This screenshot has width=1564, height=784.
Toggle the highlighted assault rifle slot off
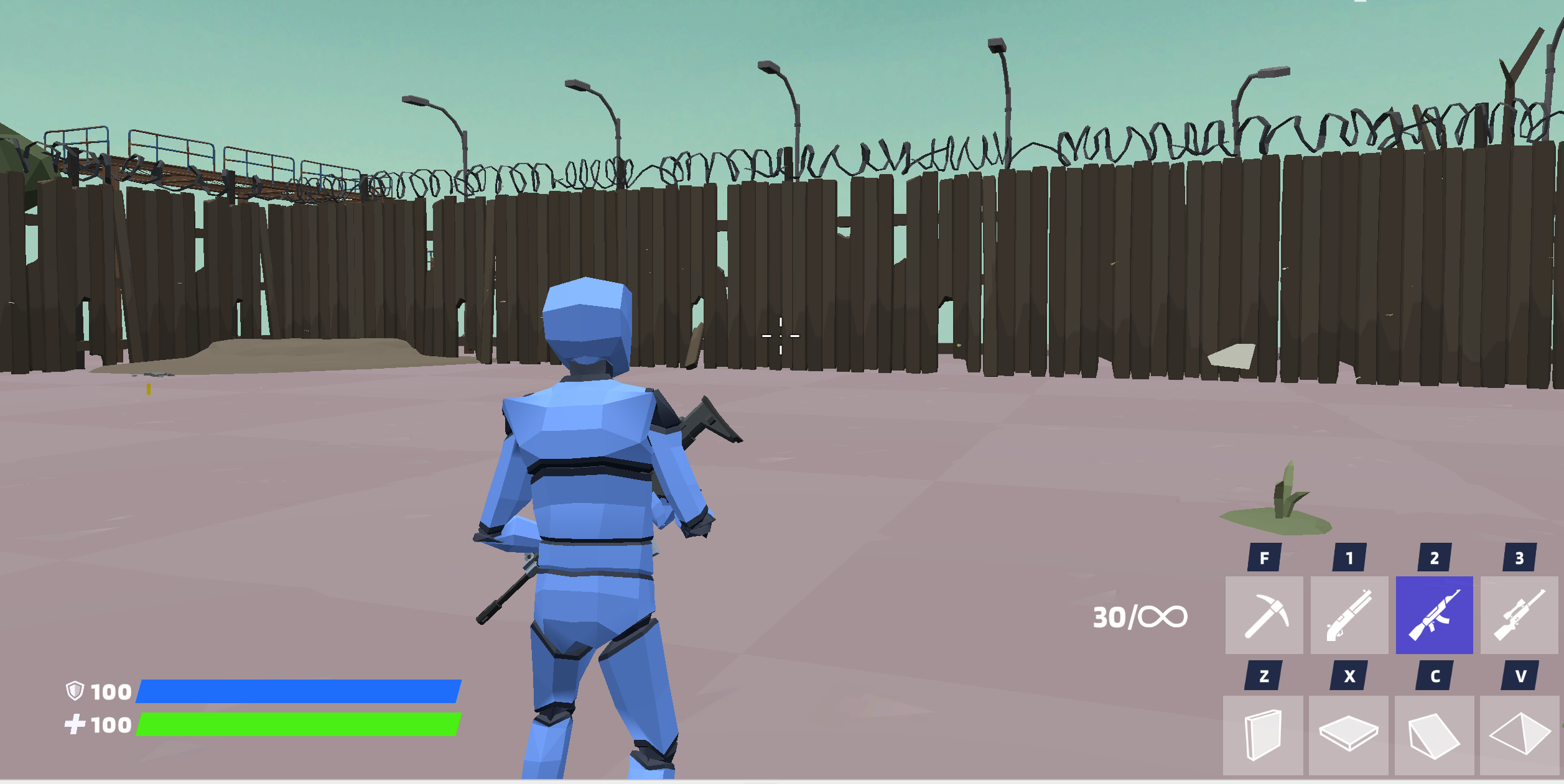1434,614
